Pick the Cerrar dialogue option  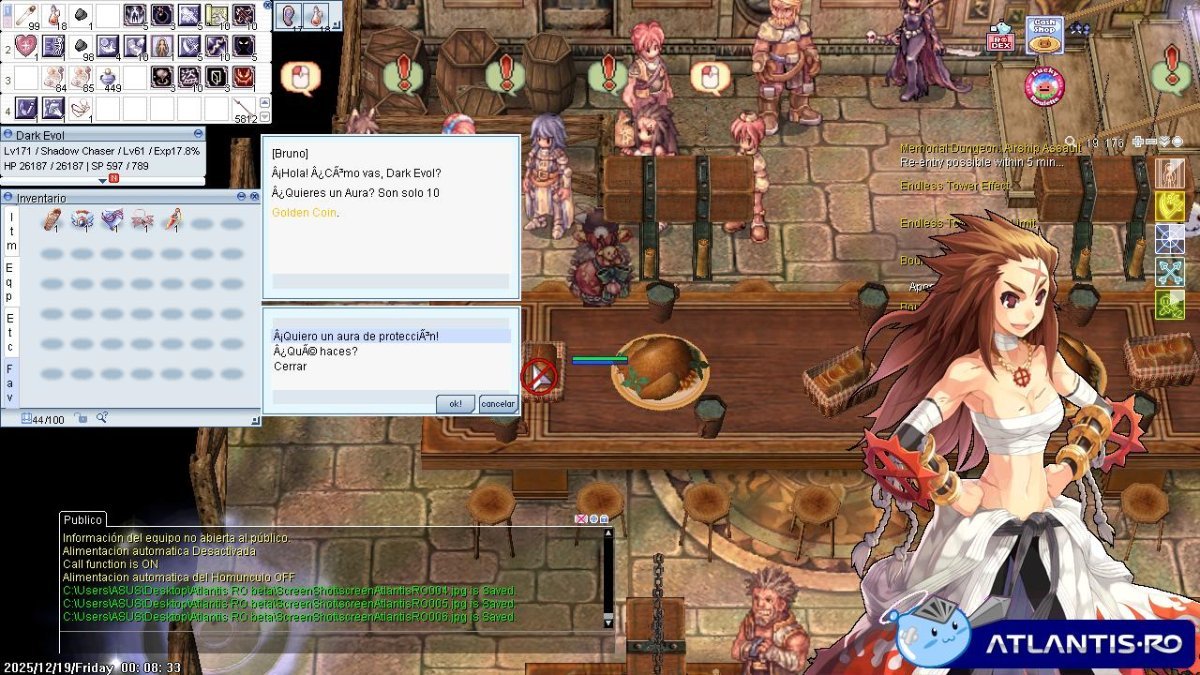click(x=291, y=366)
